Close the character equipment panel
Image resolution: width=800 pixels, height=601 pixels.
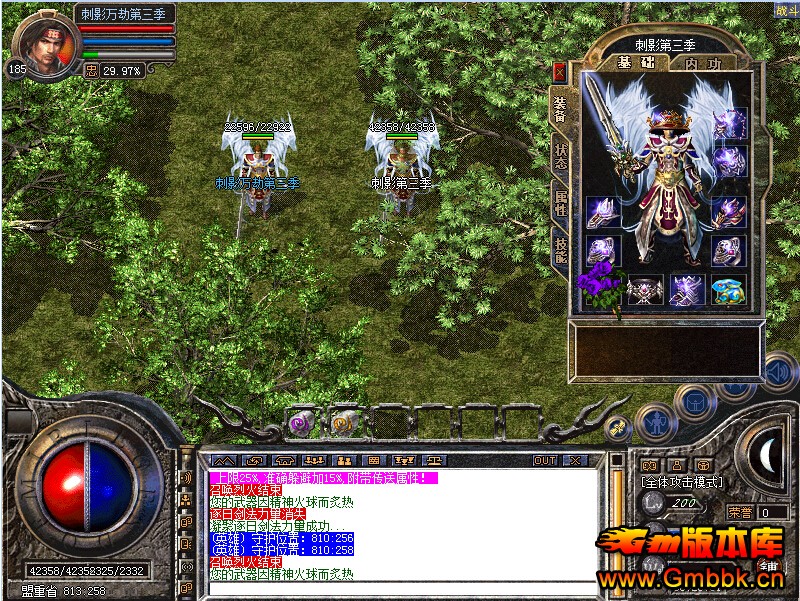point(559,71)
